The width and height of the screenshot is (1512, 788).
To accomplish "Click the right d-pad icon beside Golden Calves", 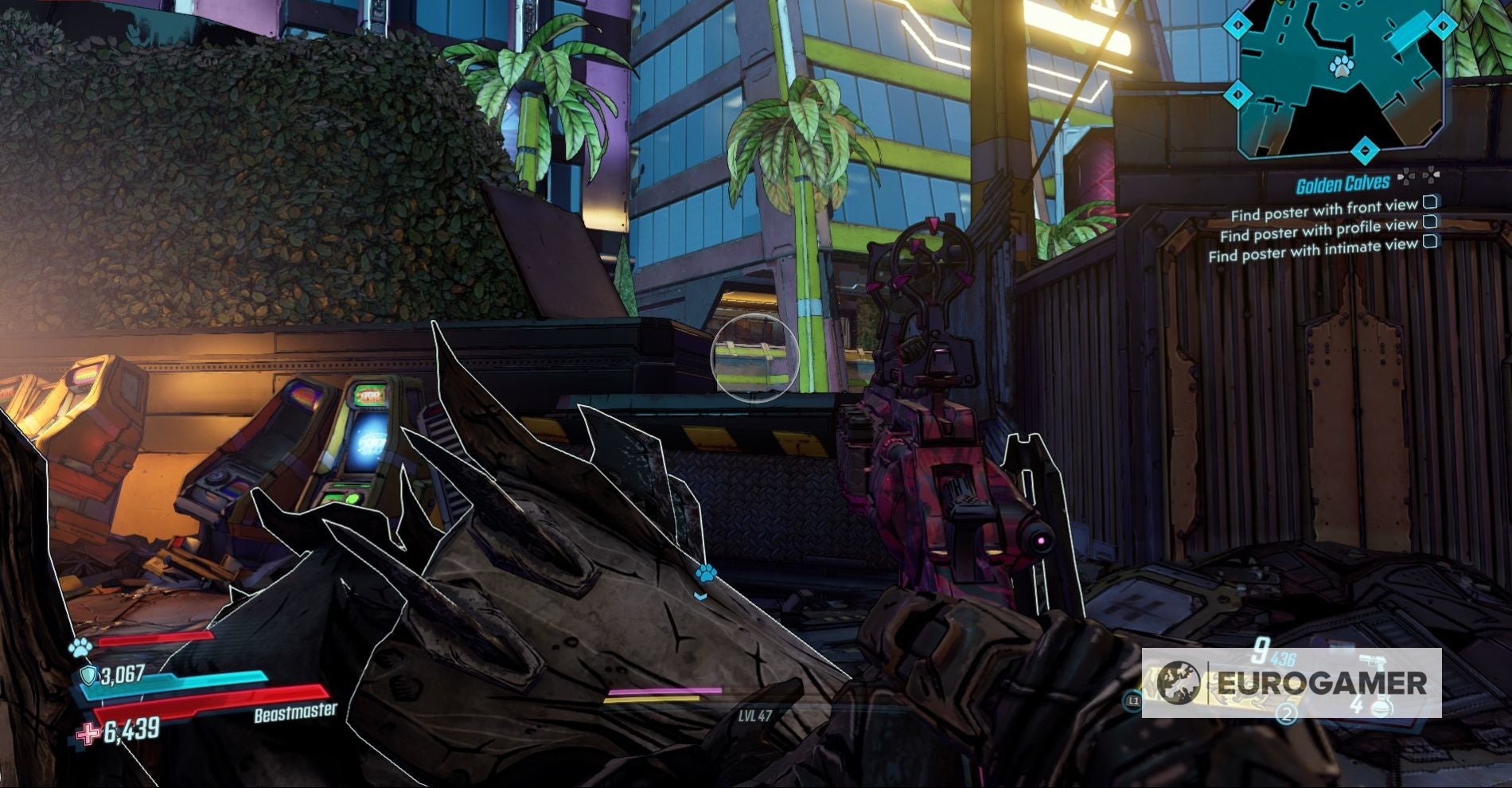I will [1432, 174].
